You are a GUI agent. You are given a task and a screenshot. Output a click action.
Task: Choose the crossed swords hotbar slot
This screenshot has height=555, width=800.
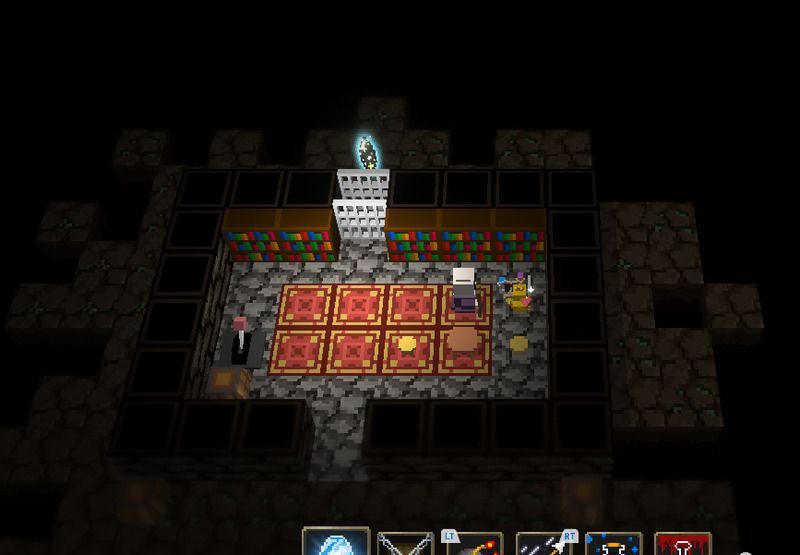pyautogui.click(x=405, y=544)
